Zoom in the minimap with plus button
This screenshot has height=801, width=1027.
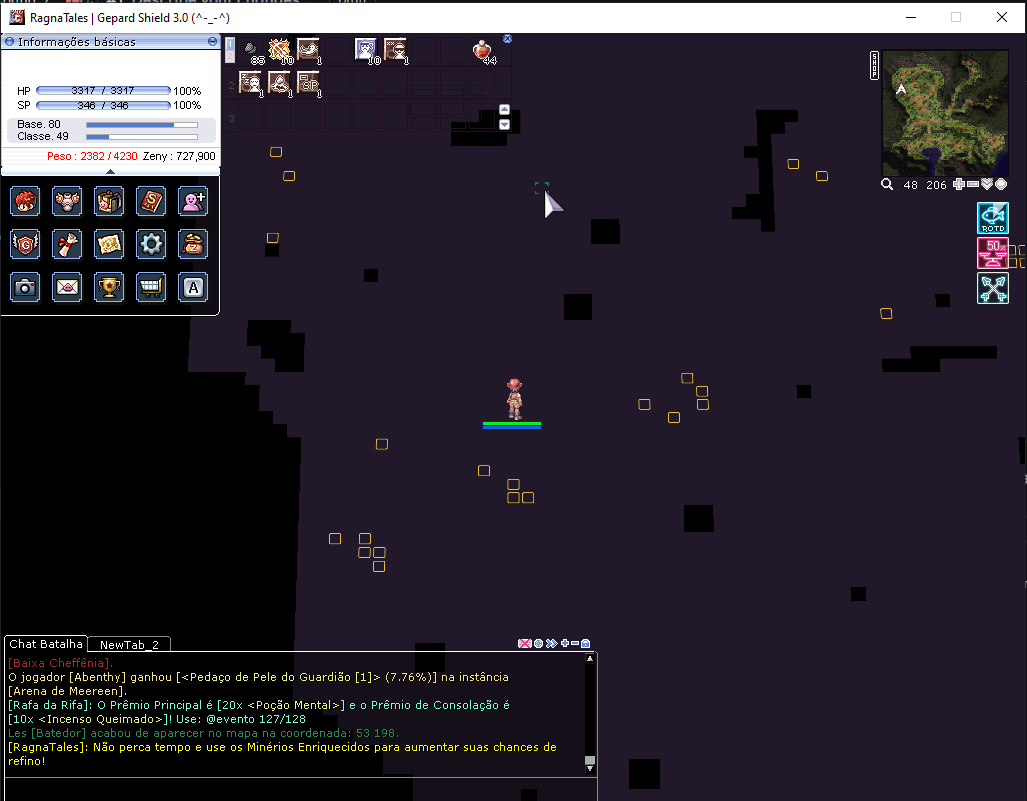[x=959, y=184]
